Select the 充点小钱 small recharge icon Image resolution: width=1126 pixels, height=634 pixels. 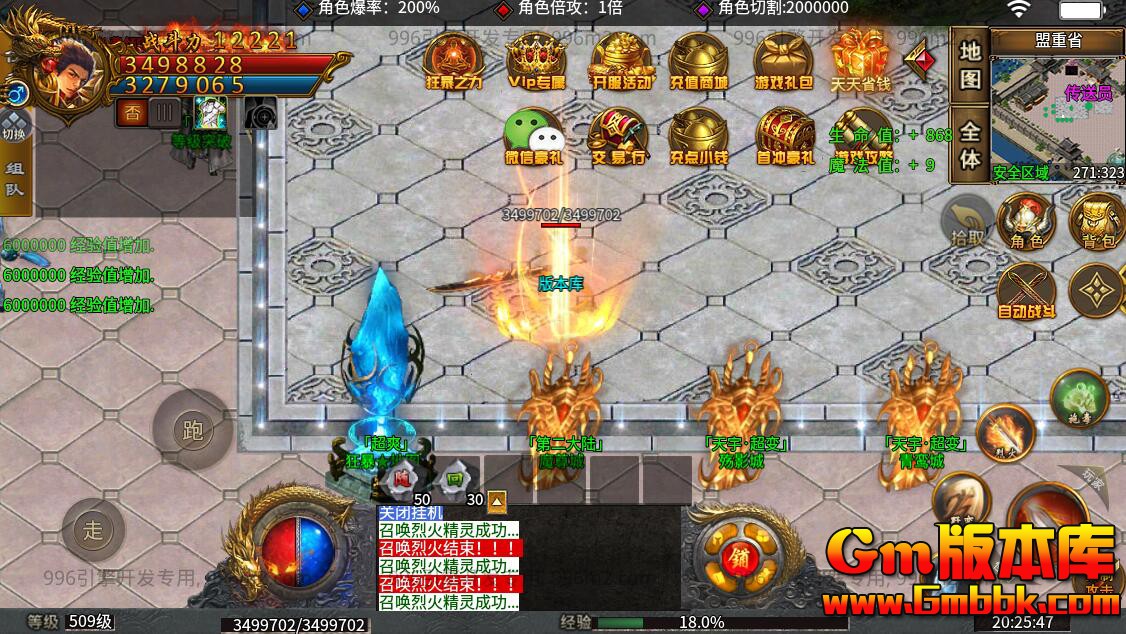(699, 135)
